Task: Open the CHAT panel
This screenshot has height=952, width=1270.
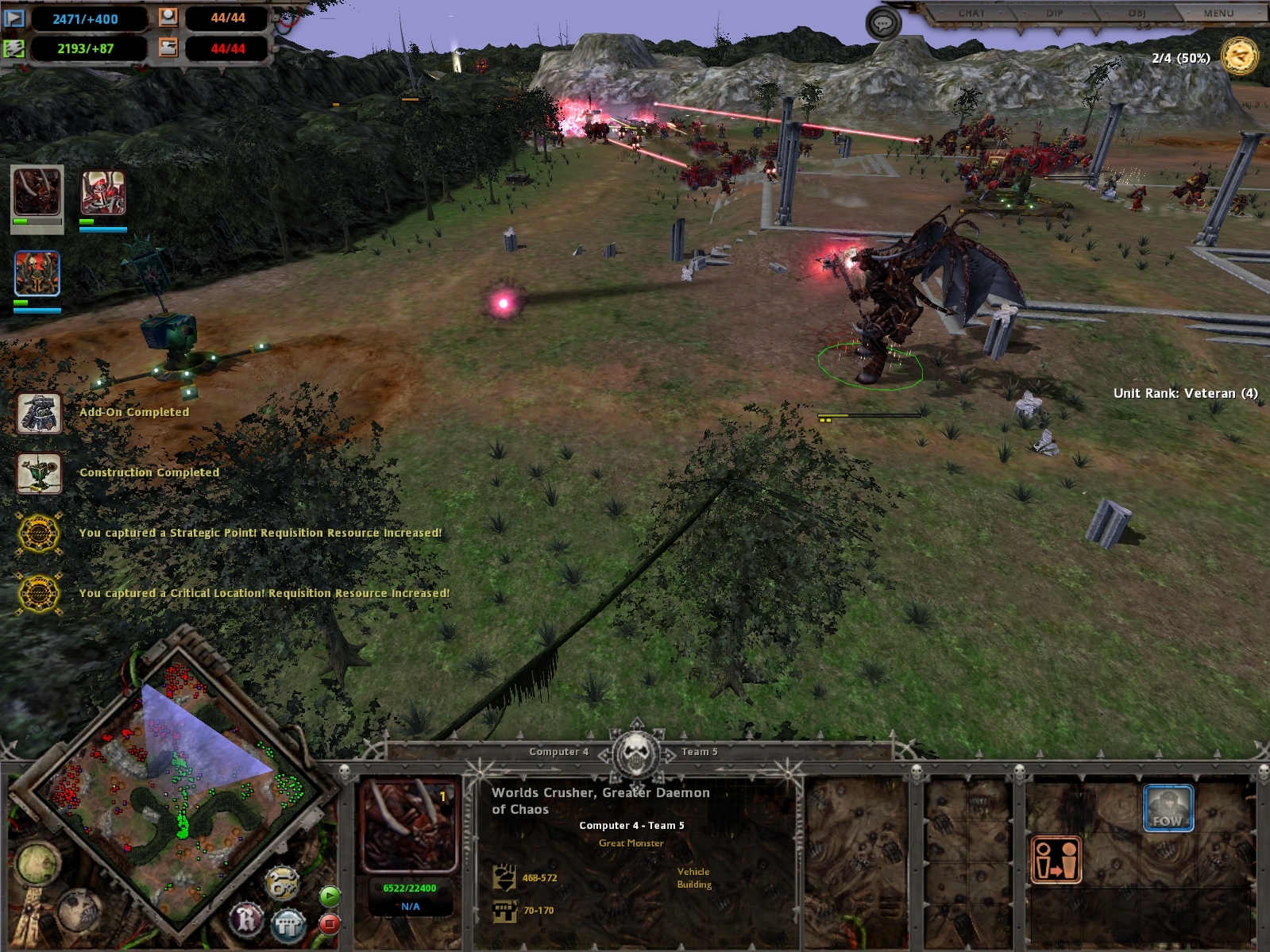Action: [971, 13]
